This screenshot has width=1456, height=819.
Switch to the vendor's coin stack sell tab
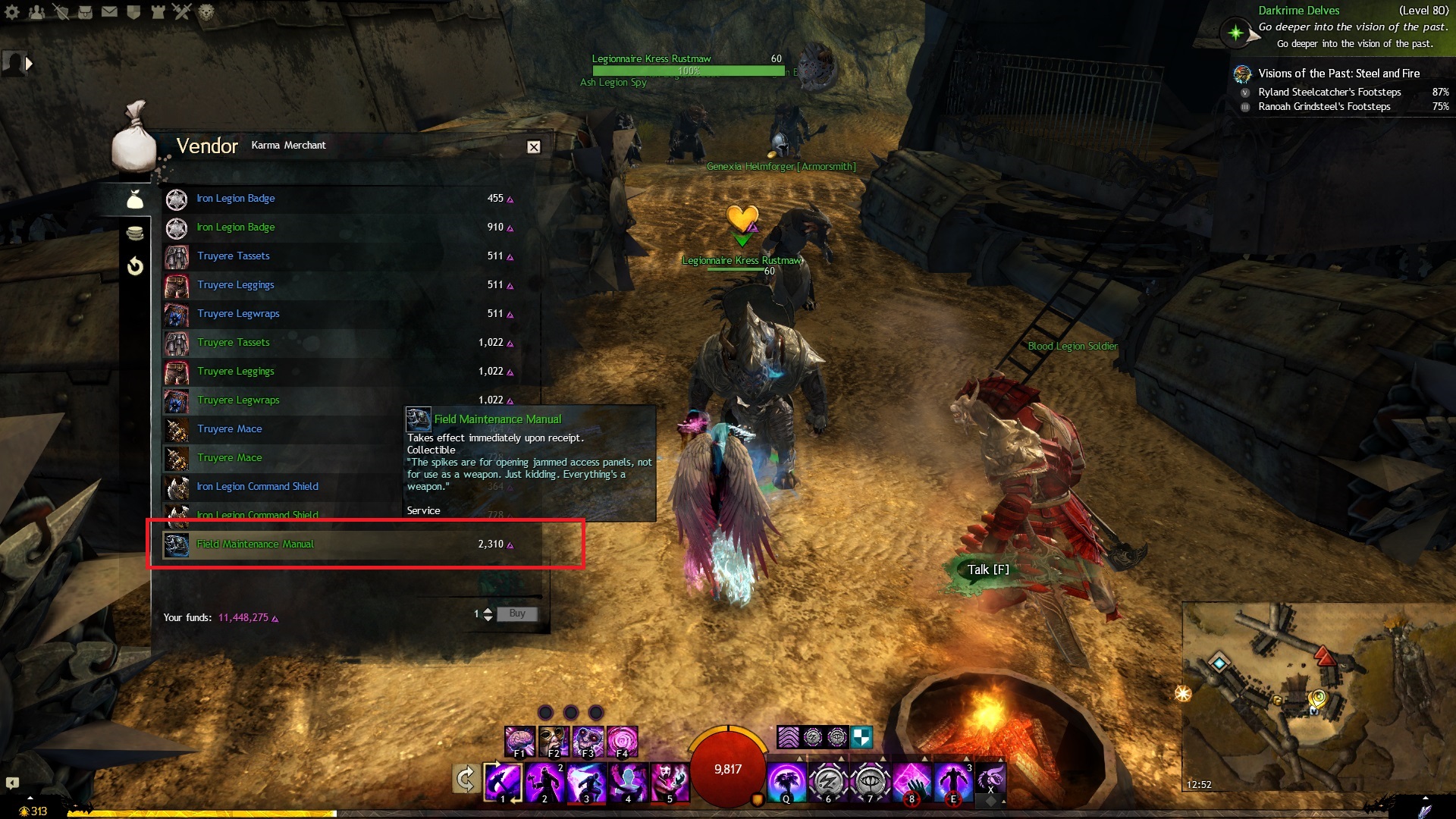point(135,233)
